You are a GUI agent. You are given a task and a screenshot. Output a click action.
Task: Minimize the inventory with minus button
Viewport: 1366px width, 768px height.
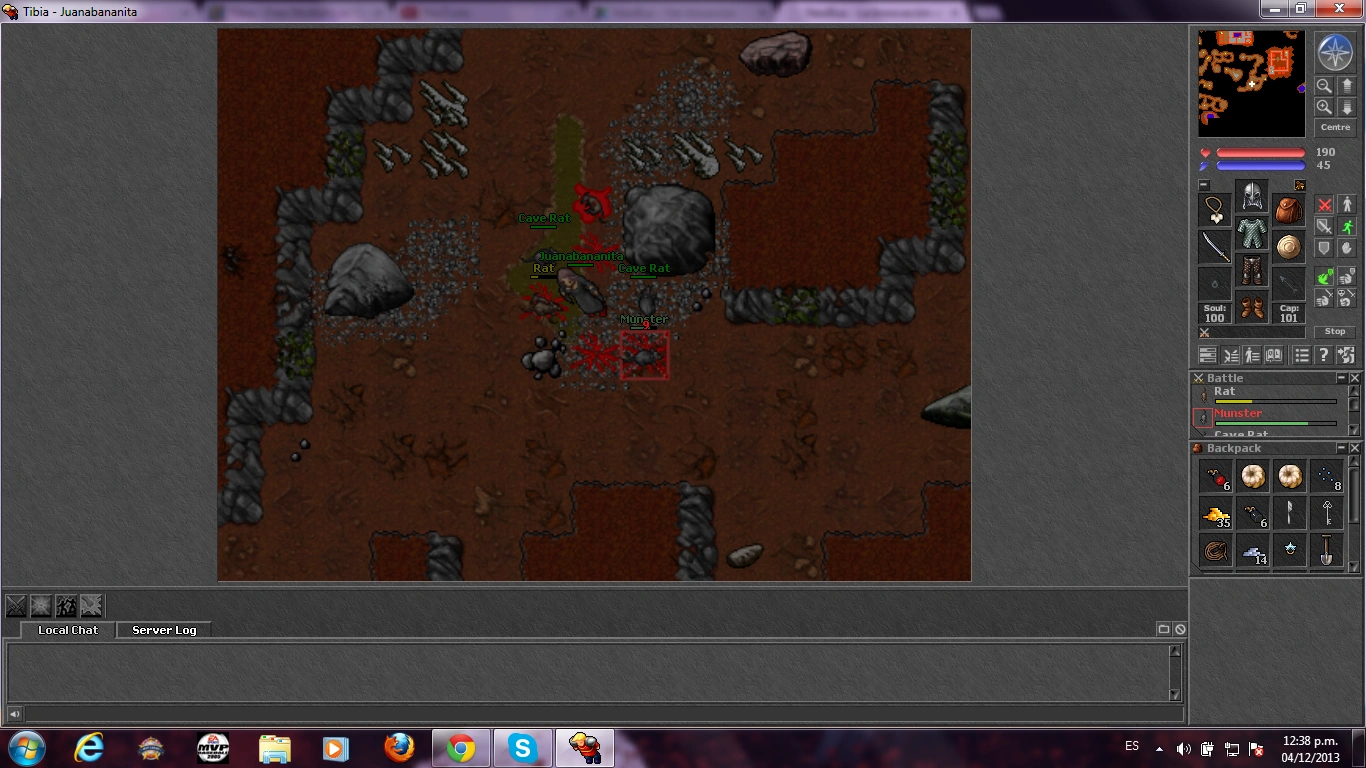point(1204,184)
